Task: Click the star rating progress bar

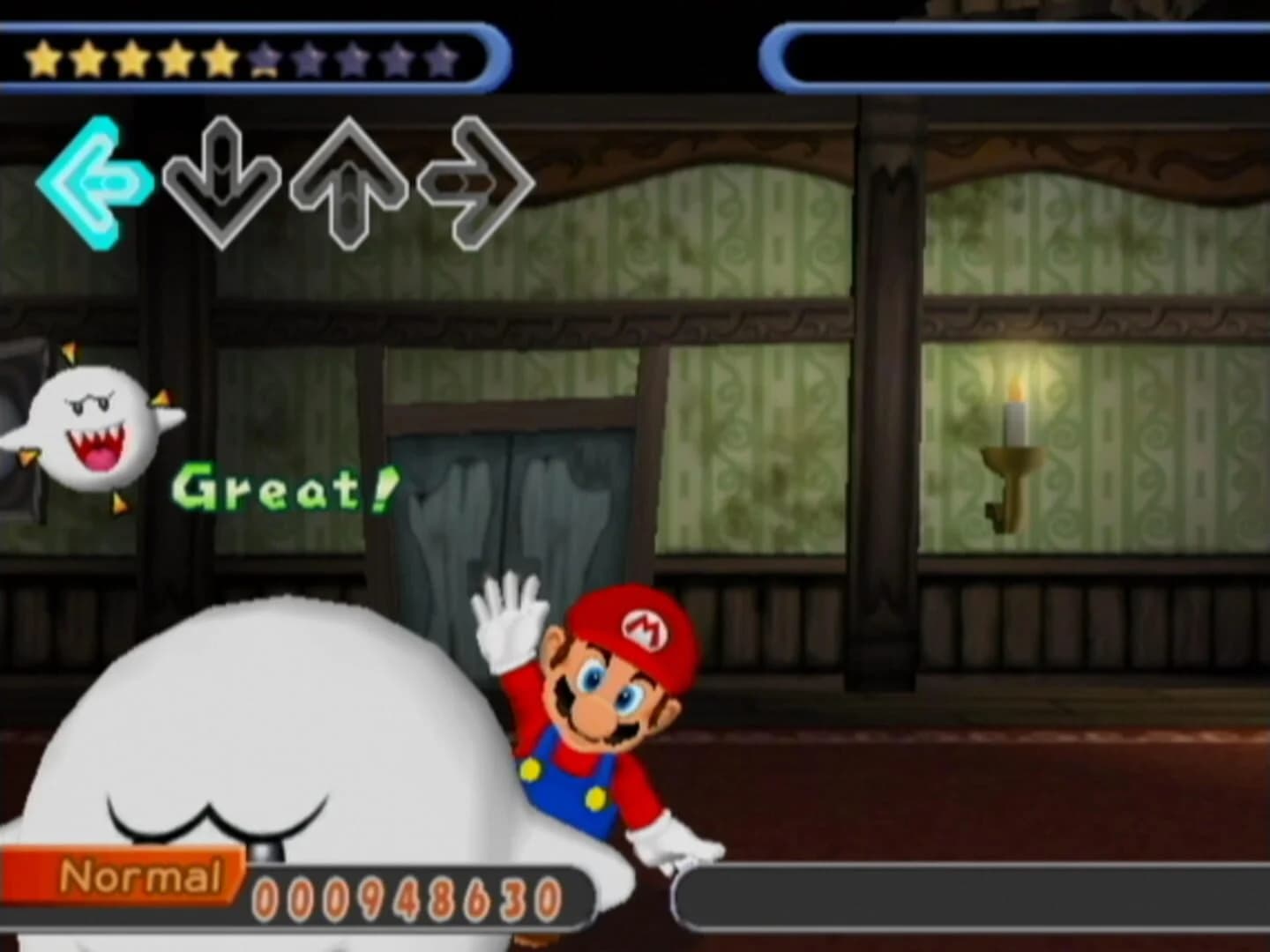Action: [x=247, y=57]
